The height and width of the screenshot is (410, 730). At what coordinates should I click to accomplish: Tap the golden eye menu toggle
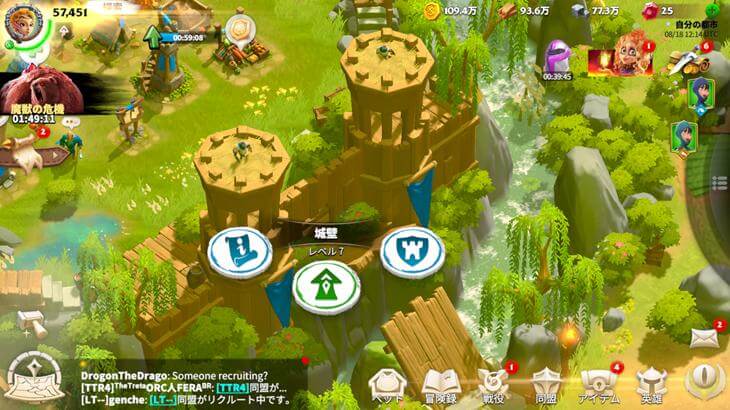point(705,381)
